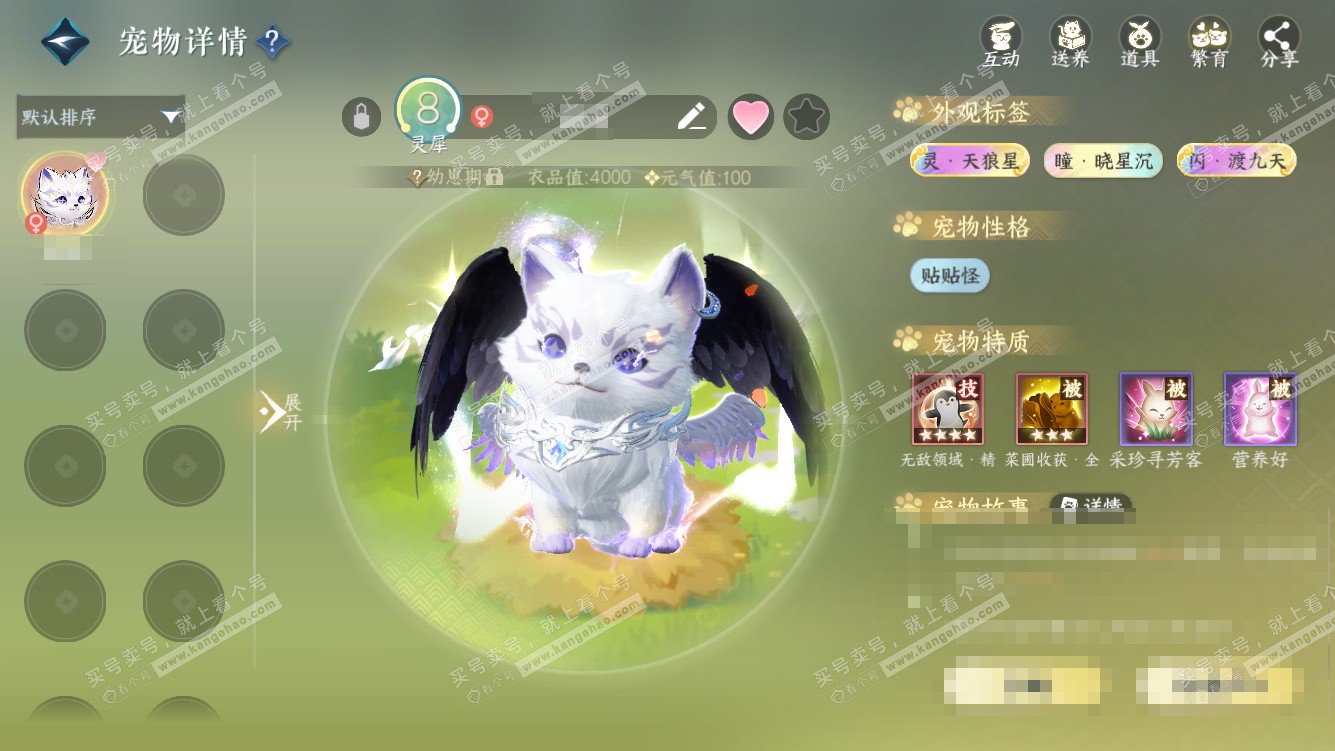Open the 繁育 breeding menu

click(x=1209, y=43)
